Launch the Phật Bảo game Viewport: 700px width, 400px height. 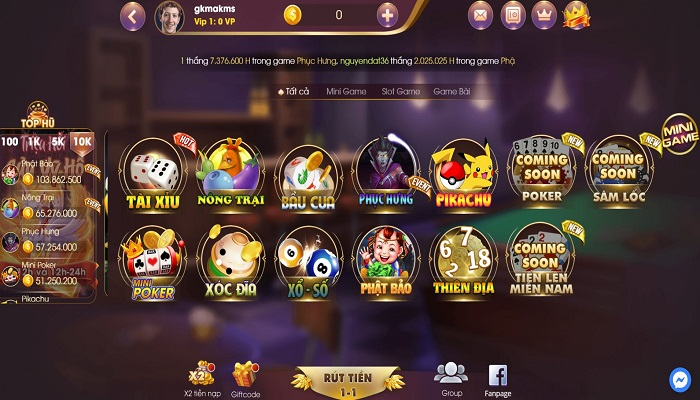click(385, 262)
